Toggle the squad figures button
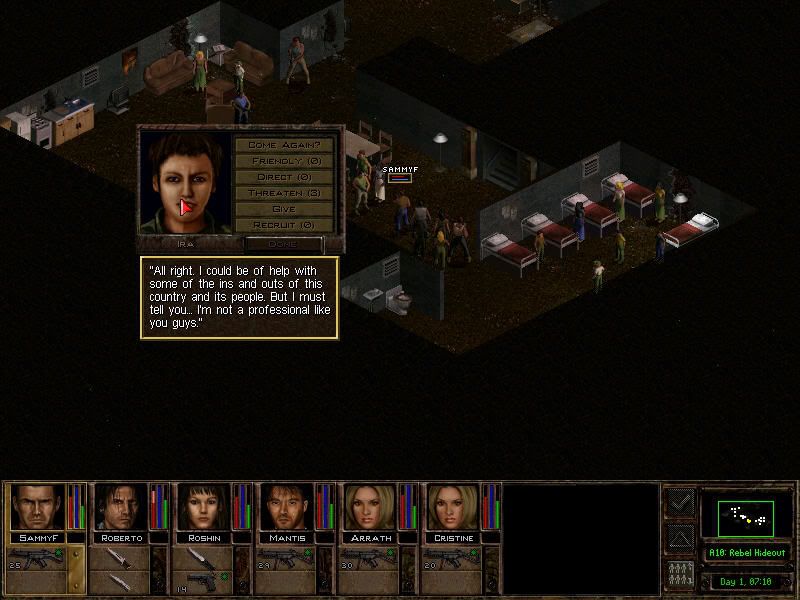This screenshot has width=800, height=600. click(x=678, y=576)
